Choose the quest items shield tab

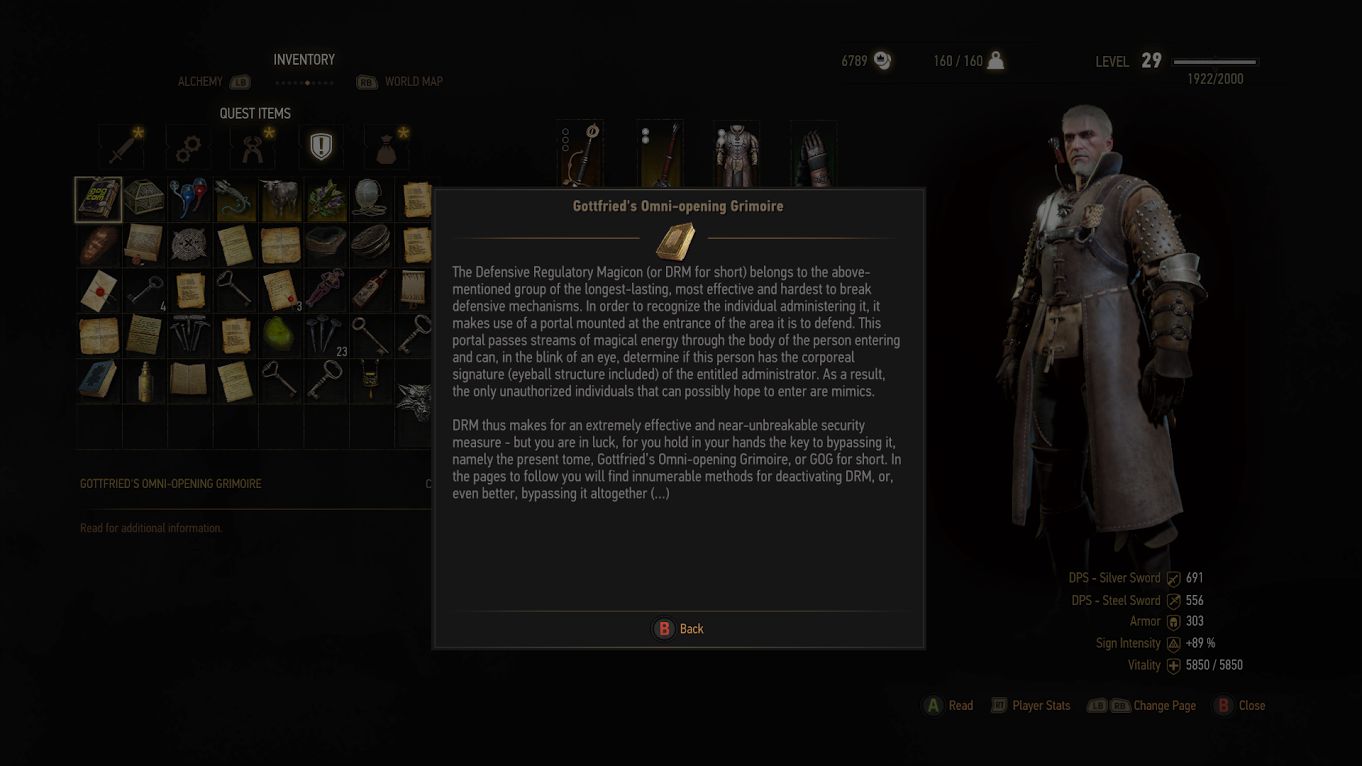320,148
